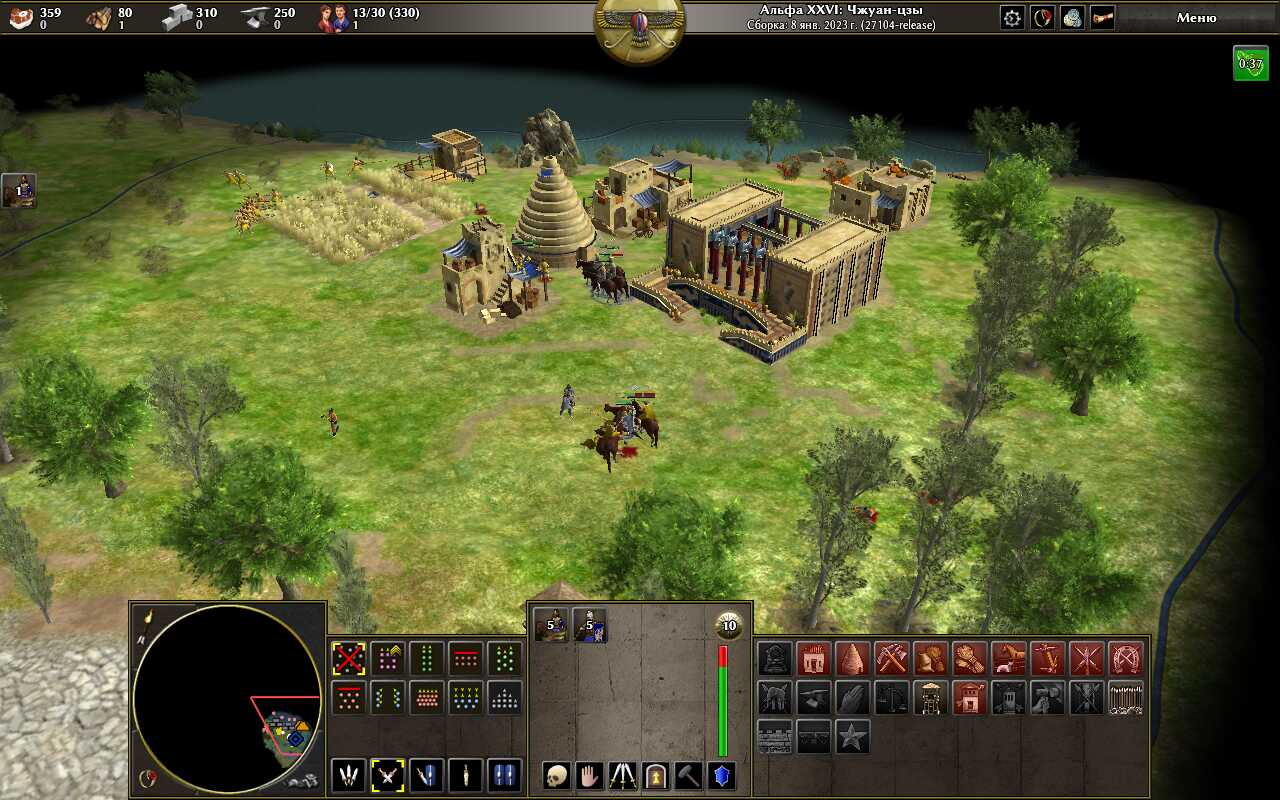Image resolution: width=1280 pixels, height=800 pixels.
Task: Click the blue gem guard command
Action: click(x=722, y=775)
